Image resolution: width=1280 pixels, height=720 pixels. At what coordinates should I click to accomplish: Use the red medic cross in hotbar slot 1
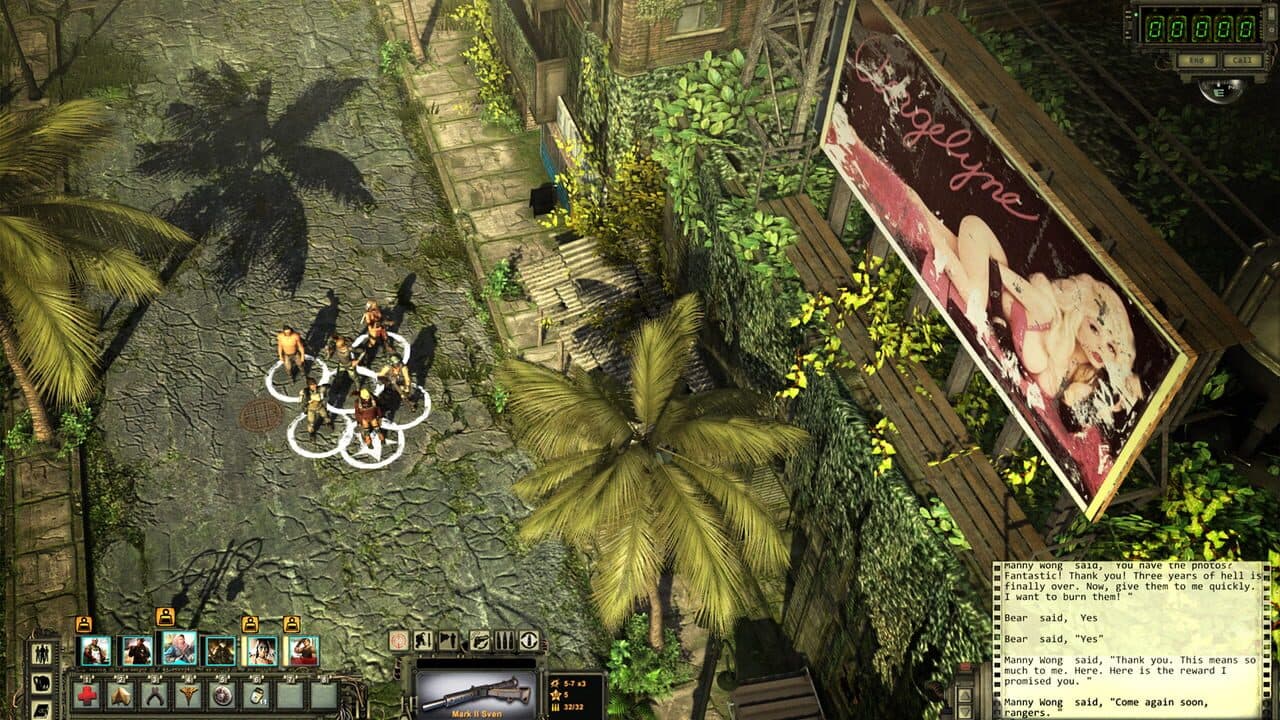(x=86, y=696)
